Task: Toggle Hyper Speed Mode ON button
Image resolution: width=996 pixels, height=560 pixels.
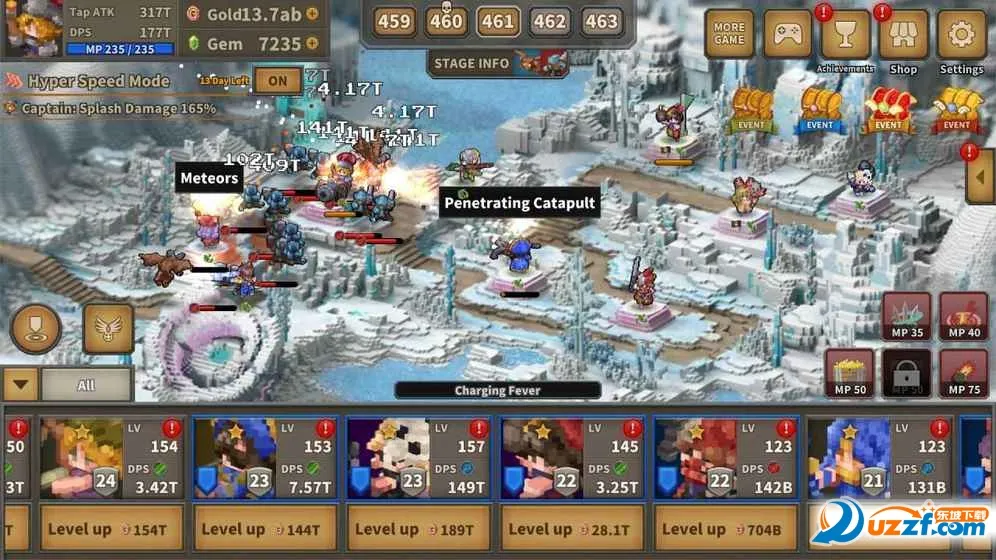Action: tap(278, 81)
